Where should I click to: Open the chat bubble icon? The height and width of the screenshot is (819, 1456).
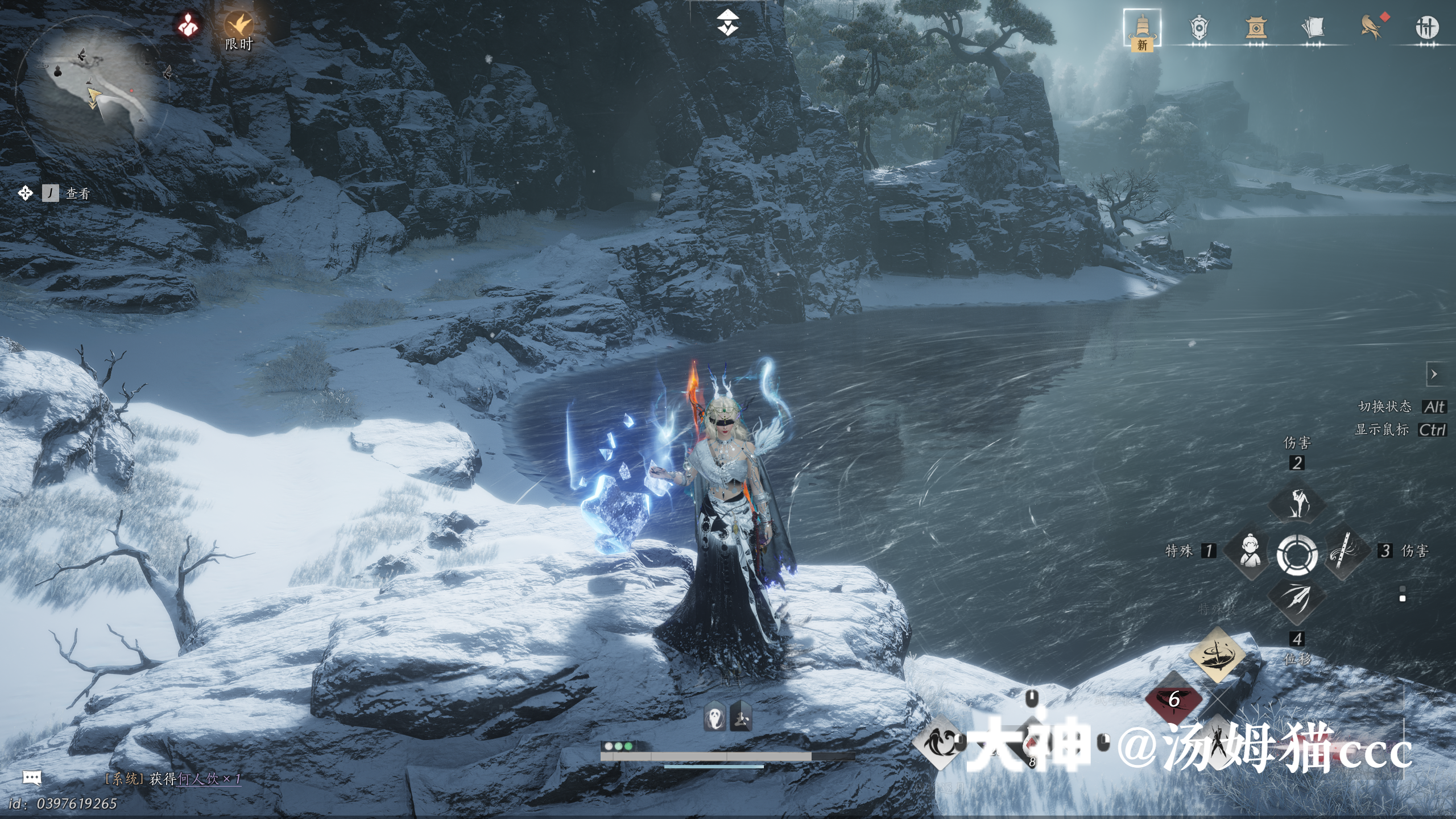(x=32, y=777)
